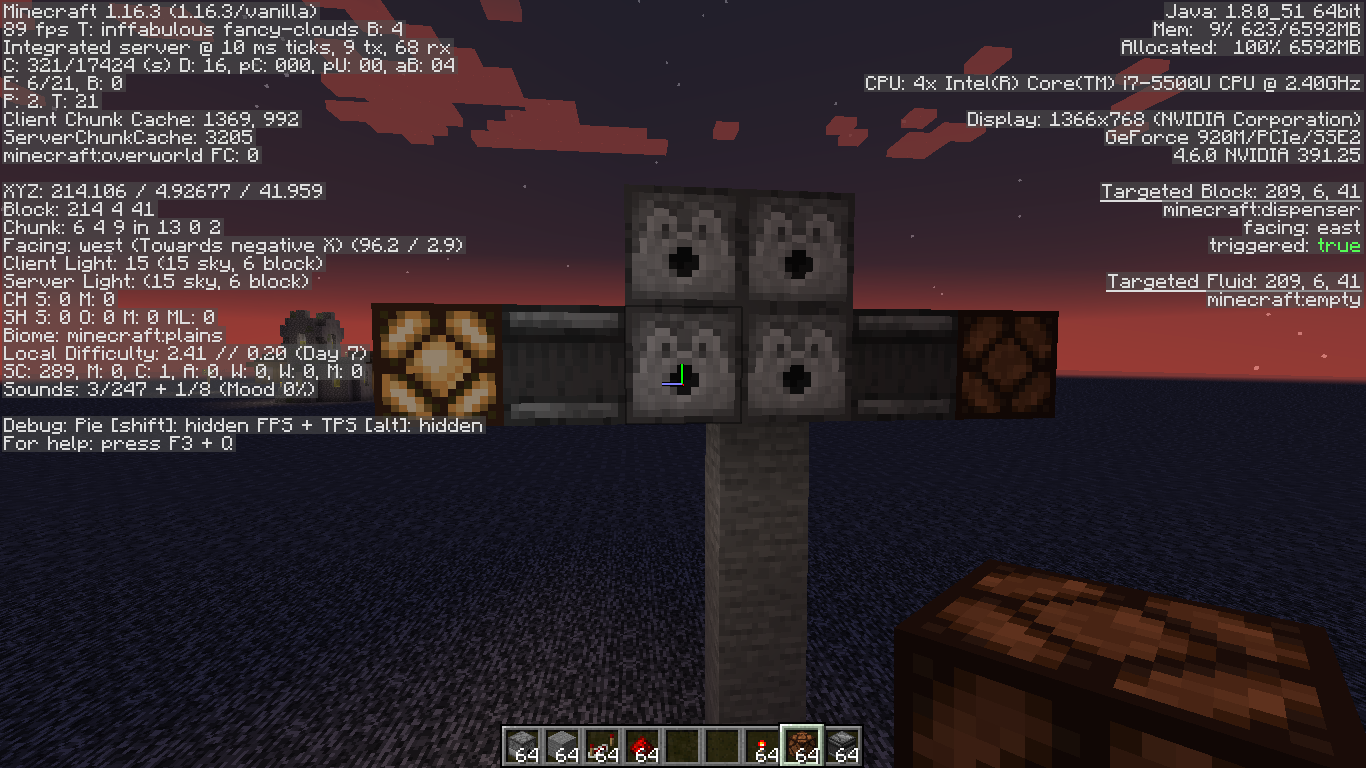Pick the redstone torch hotbar slot
The height and width of the screenshot is (768, 1366).
pos(761,746)
